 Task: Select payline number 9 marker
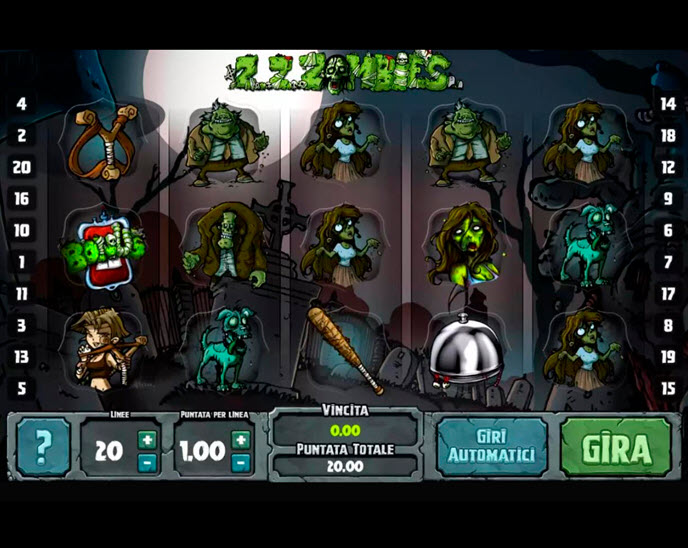tap(668, 199)
